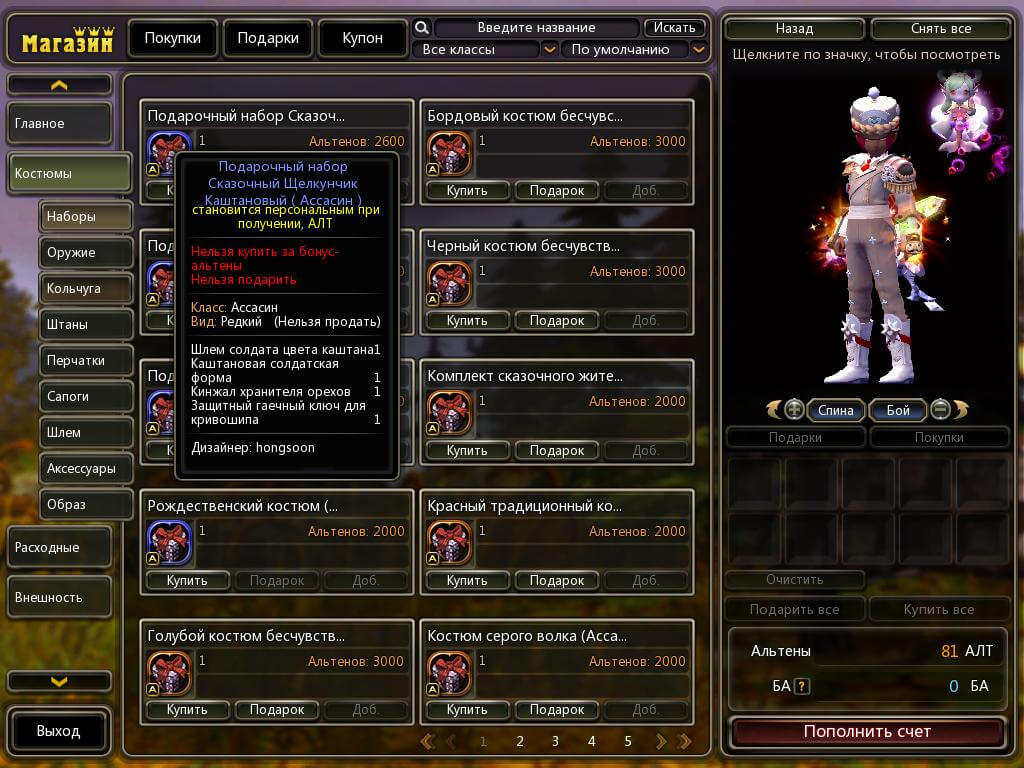
Task: Select the Расходные category
Action: pyautogui.click(x=60, y=548)
